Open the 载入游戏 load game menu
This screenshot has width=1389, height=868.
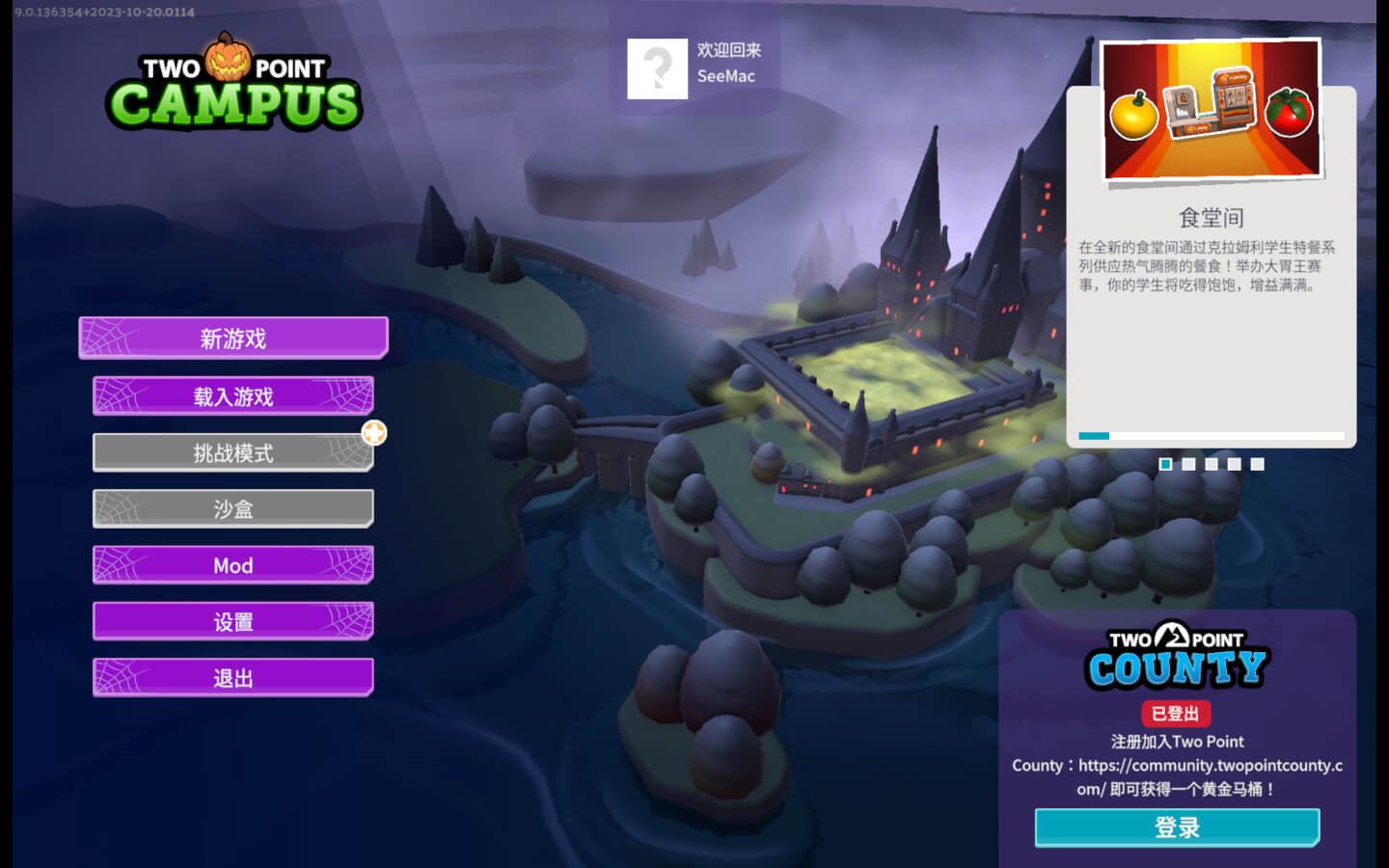[x=232, y=396]
